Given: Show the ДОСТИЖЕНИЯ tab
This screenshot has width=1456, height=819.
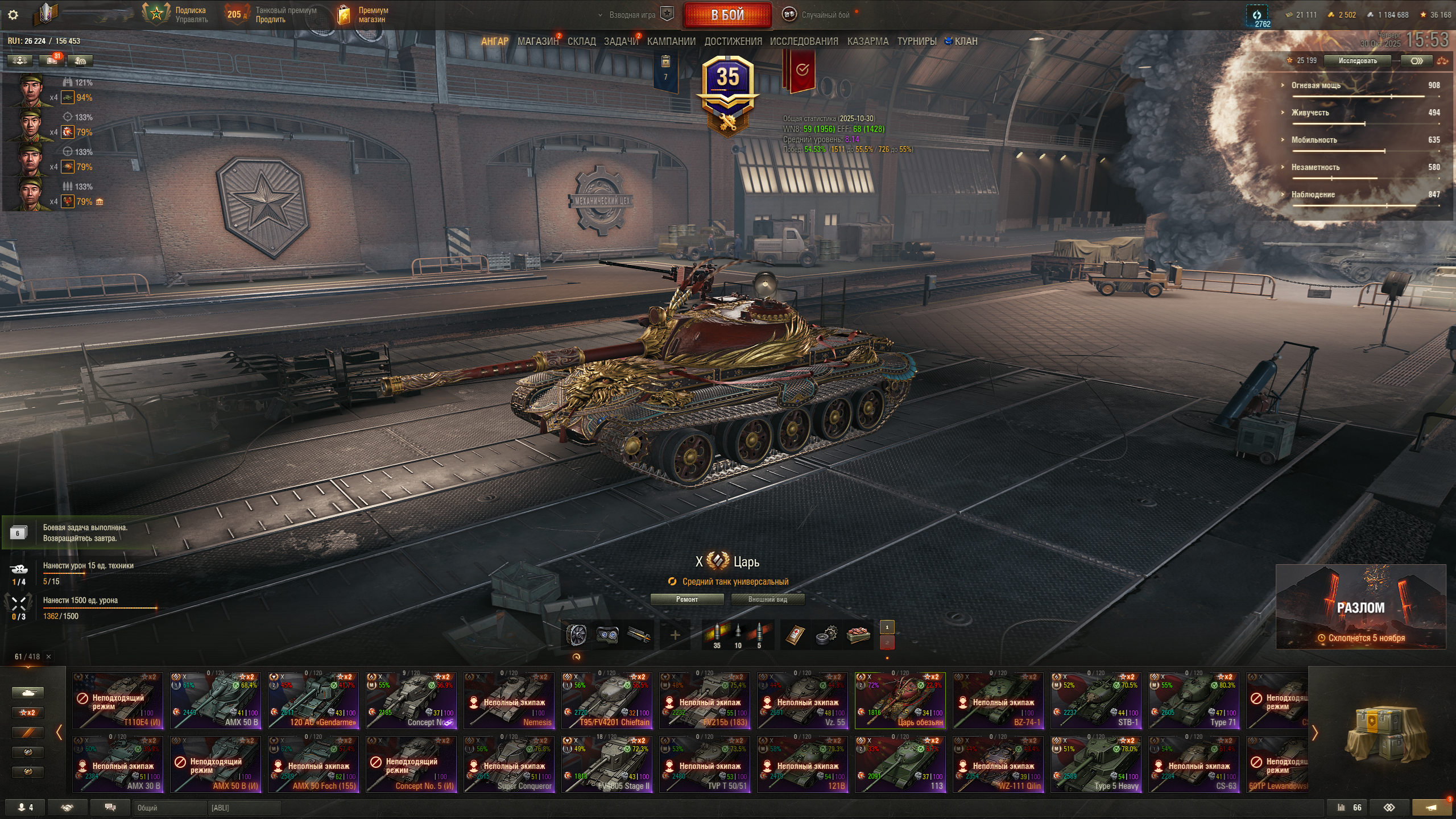Looking at the screenshot, I should pyautogui.click(x=733, y=42).
